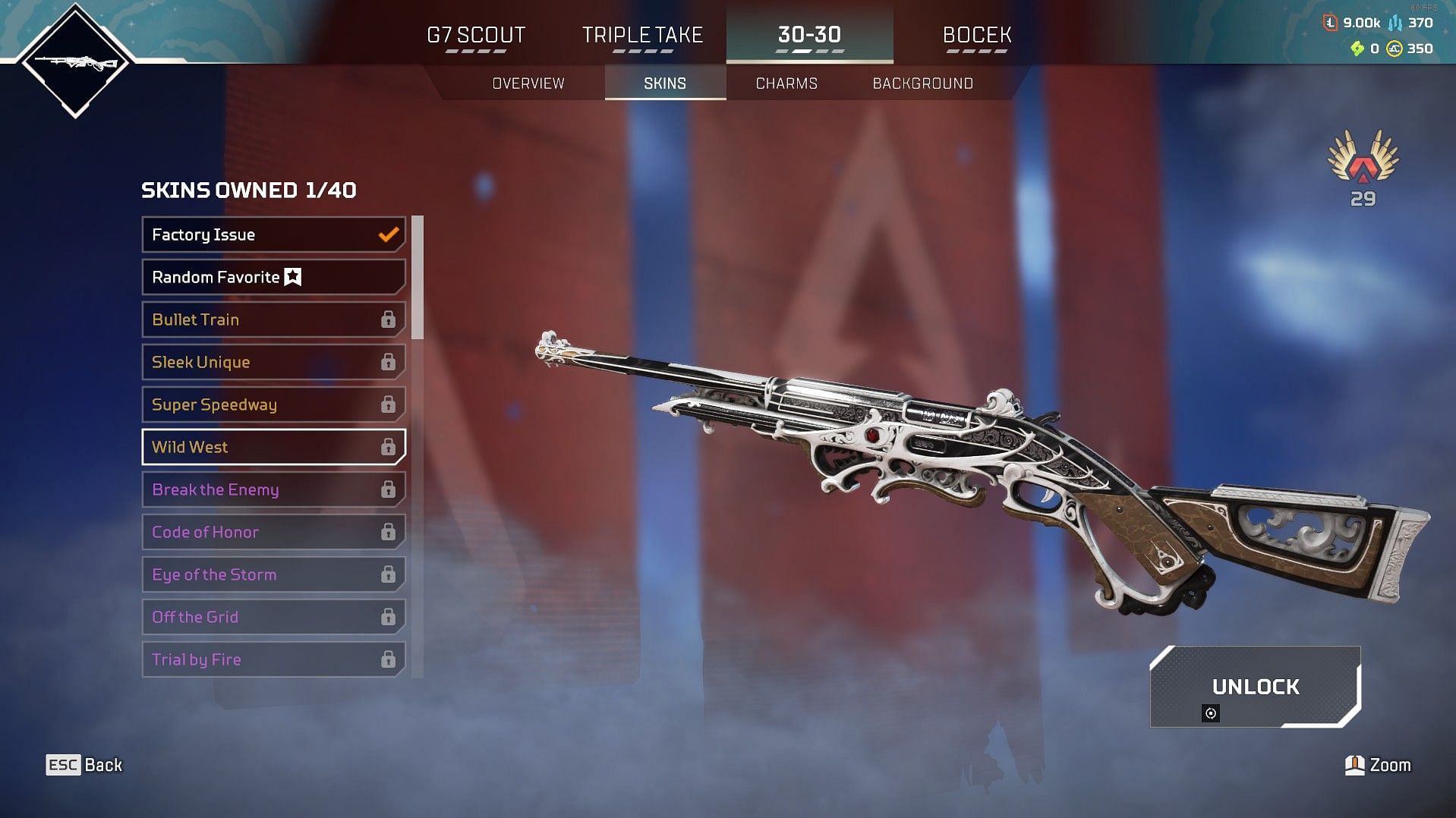Select the Random Favorite skin option

point(273,277)
